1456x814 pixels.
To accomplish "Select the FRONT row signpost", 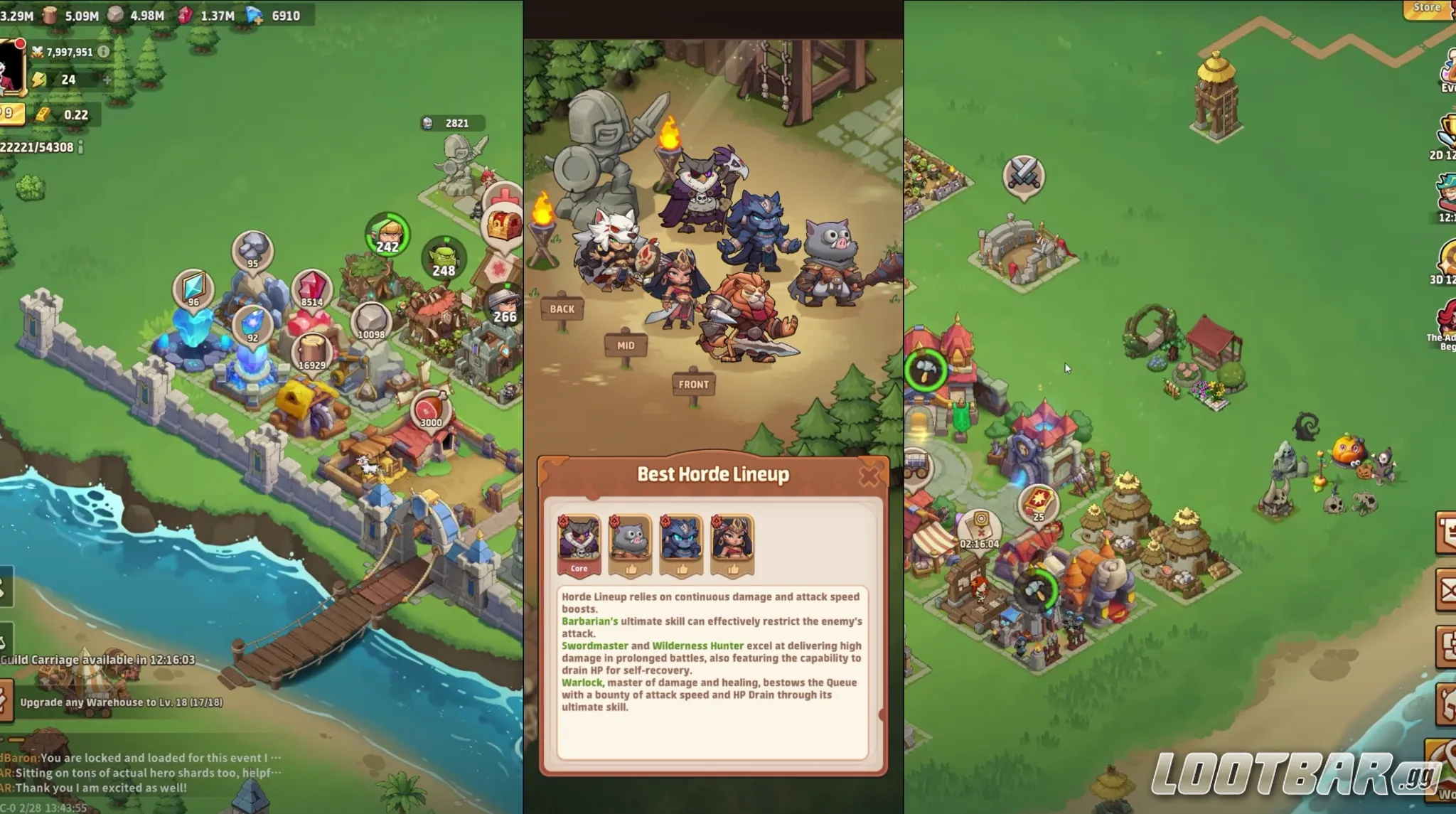I will (694, 384).
